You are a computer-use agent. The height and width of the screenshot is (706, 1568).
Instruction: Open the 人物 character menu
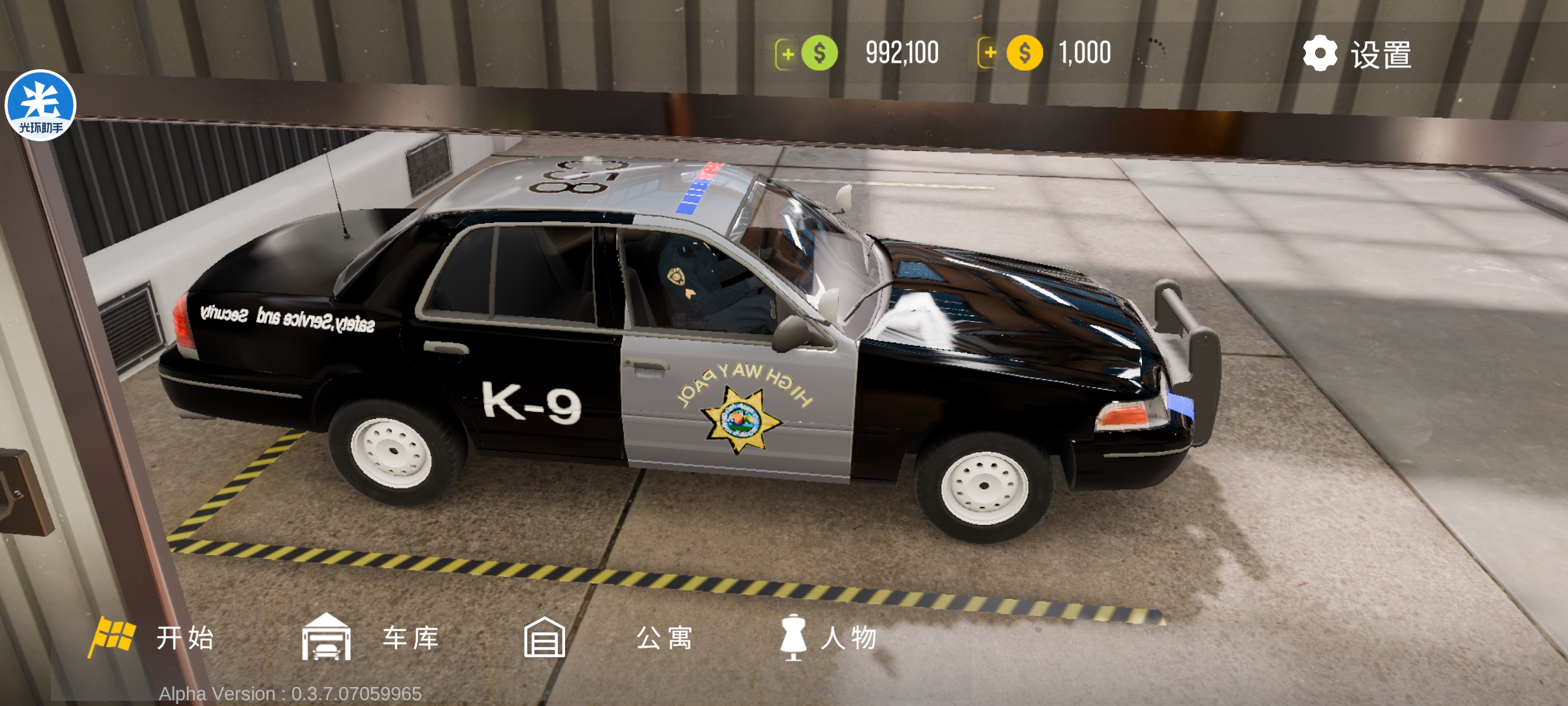[x=828, y=637]
